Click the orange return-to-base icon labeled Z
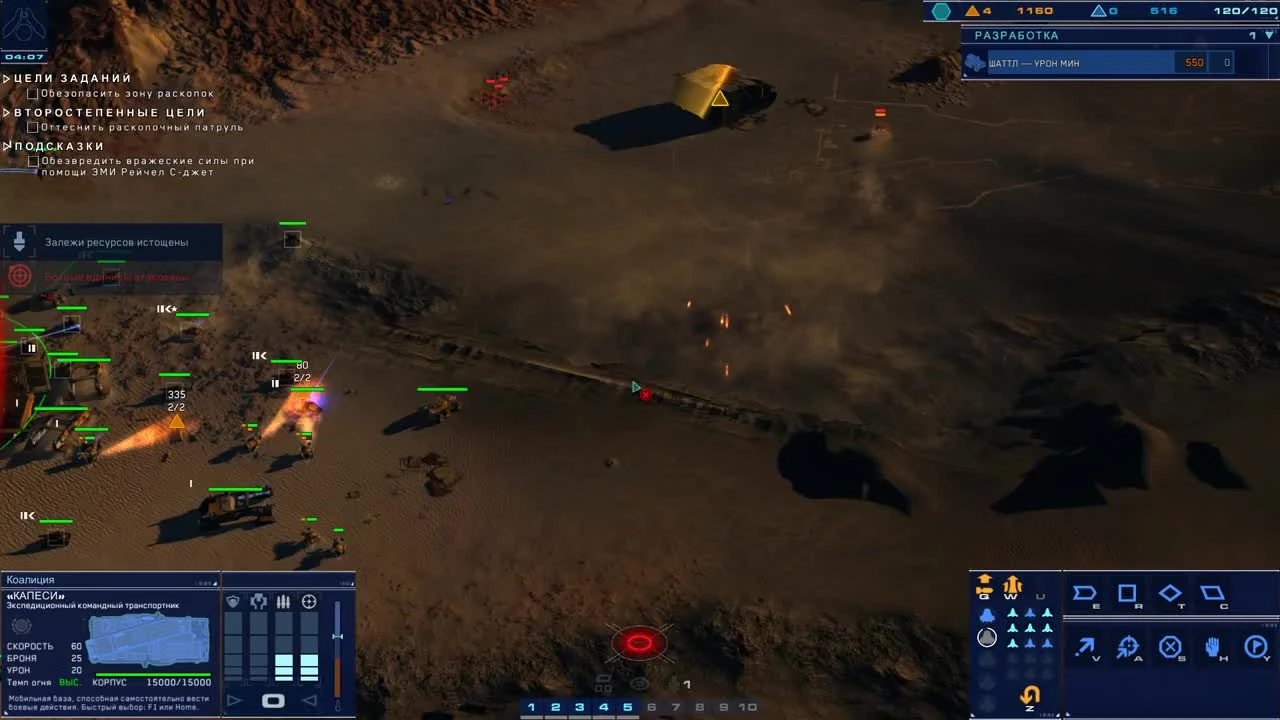Image resolution: width=1280 pixels, height=720 pixels. tap(1029, 694)
